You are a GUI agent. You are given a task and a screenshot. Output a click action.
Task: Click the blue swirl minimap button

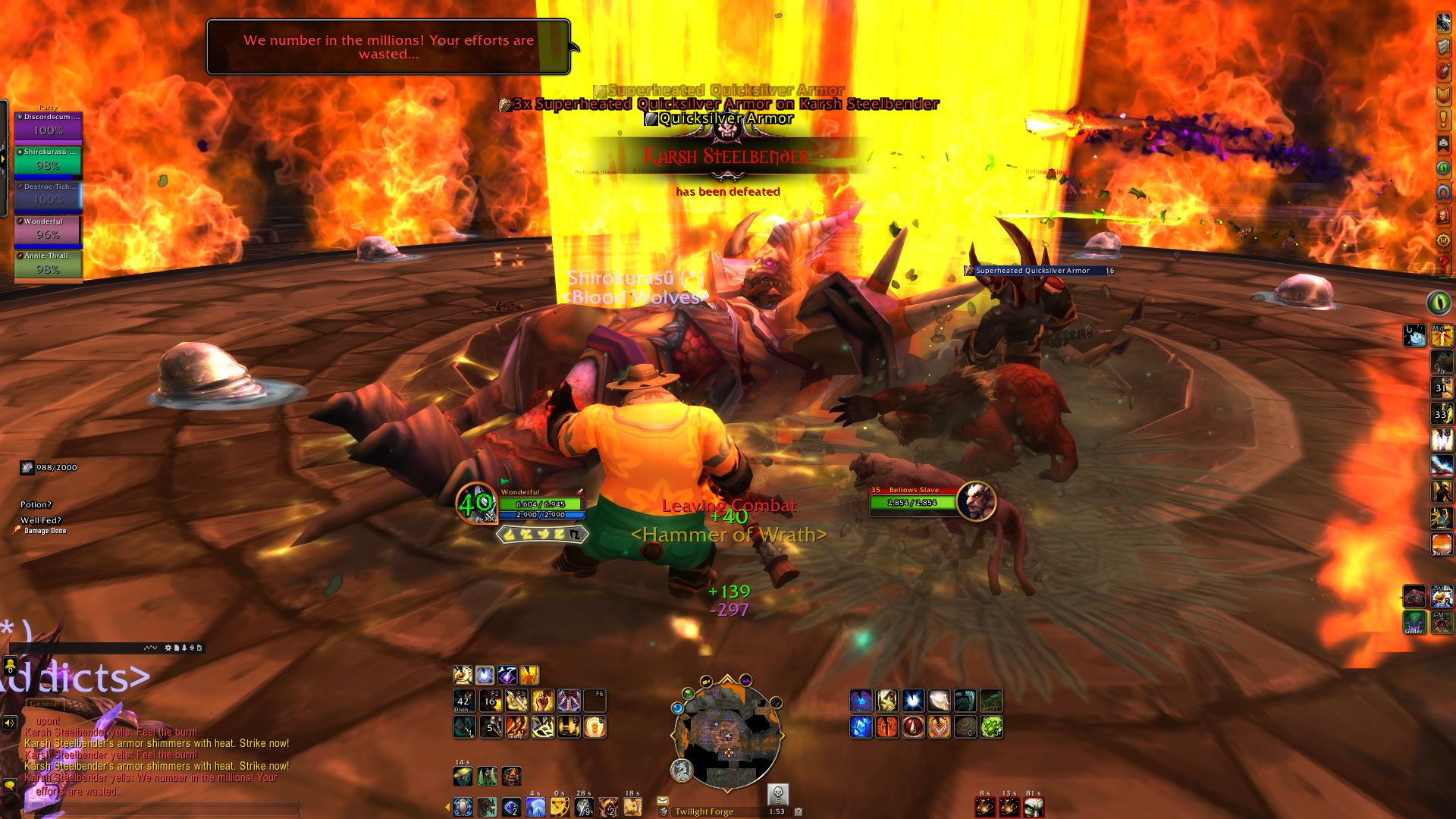click(x=677, y=708)
